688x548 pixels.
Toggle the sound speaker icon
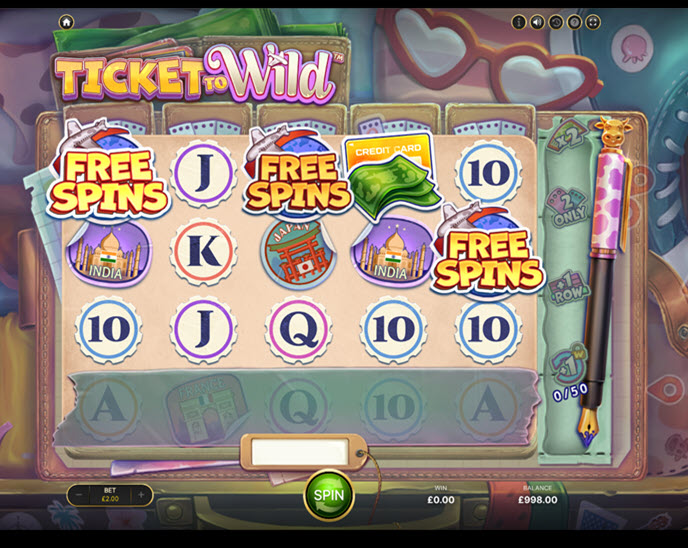pos(537,21)
